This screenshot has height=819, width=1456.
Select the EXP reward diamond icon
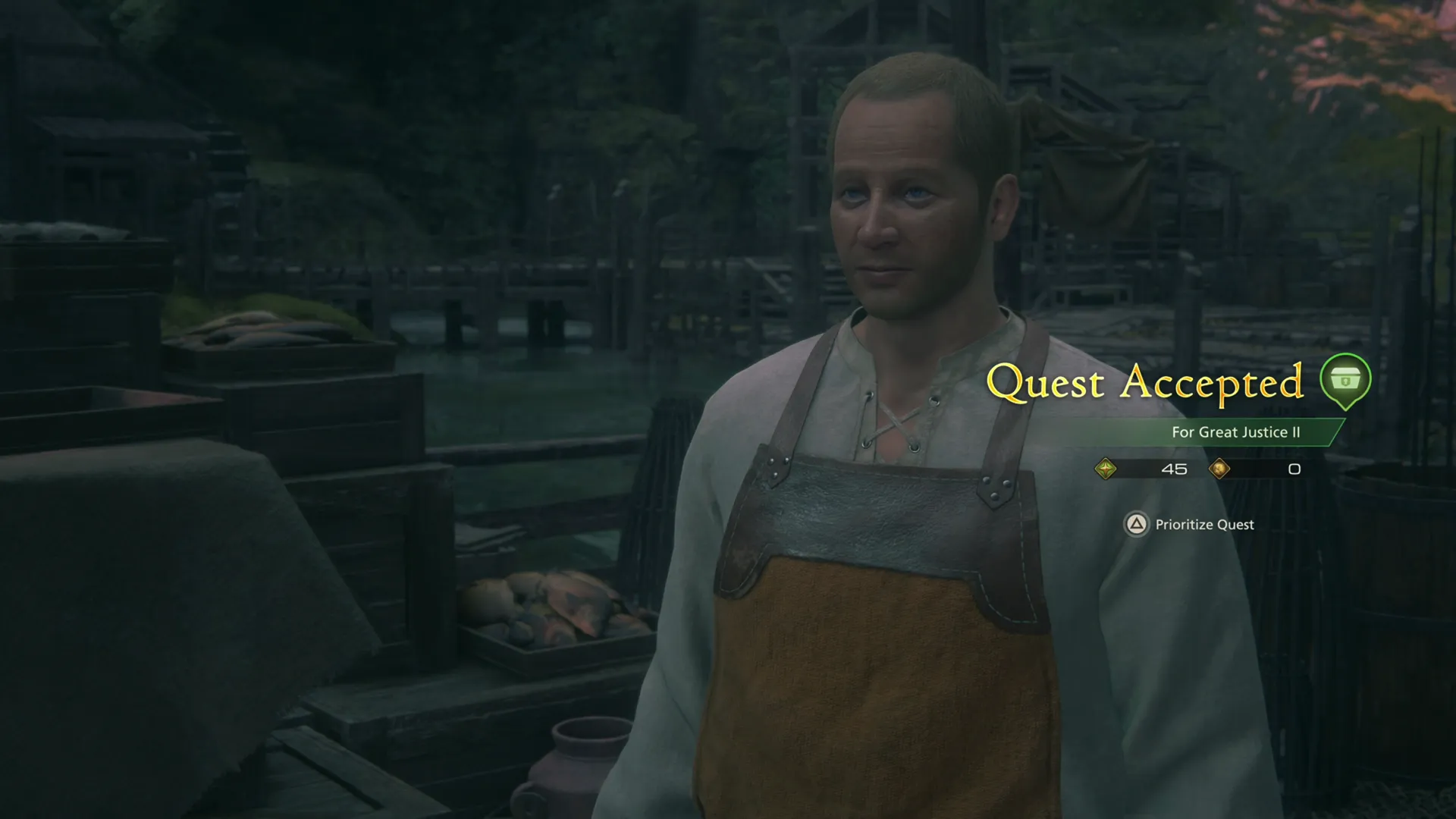click(x=1106, y=469)
